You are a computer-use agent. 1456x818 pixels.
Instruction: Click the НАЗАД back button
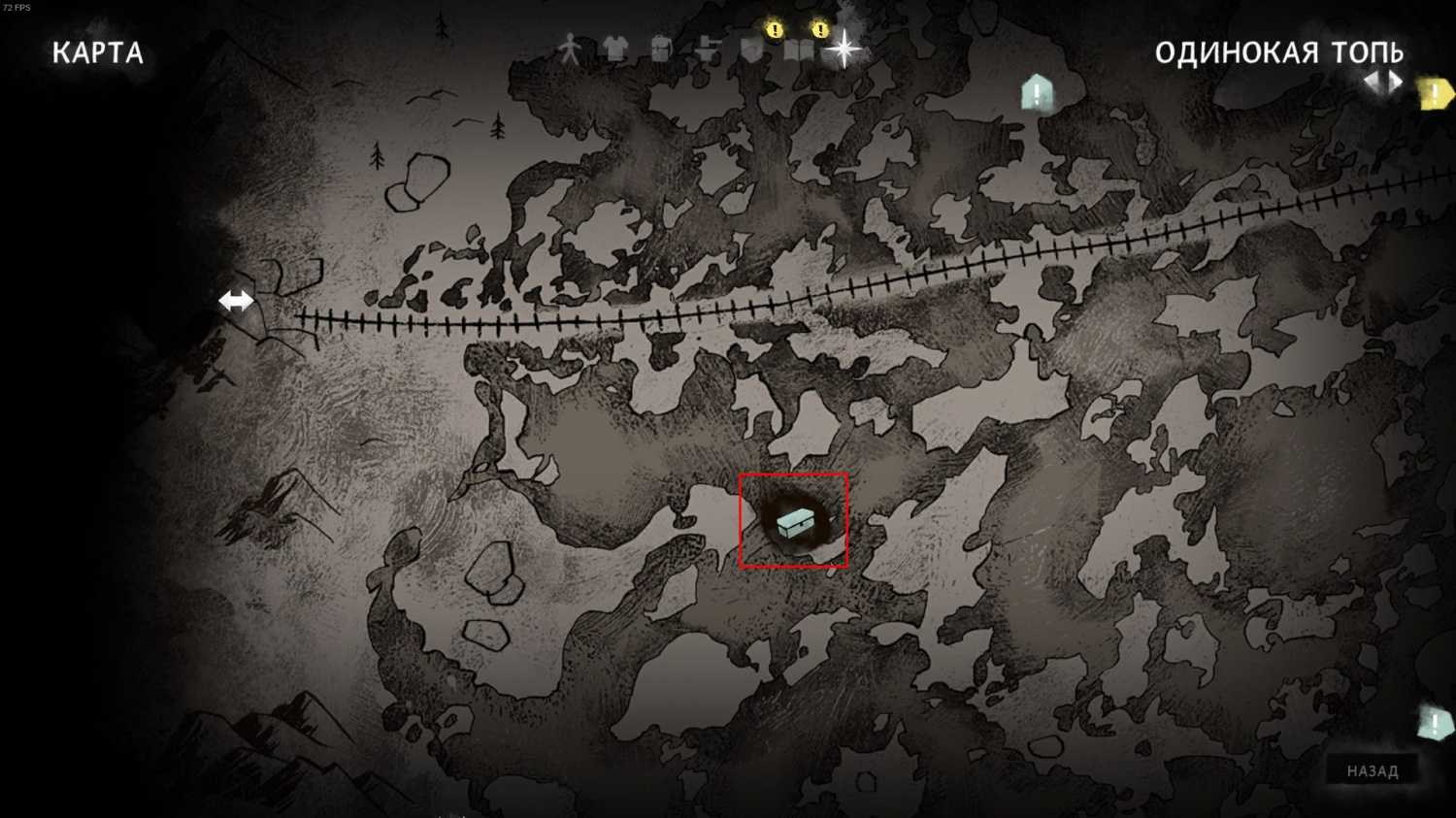[x=1373, y=770]
